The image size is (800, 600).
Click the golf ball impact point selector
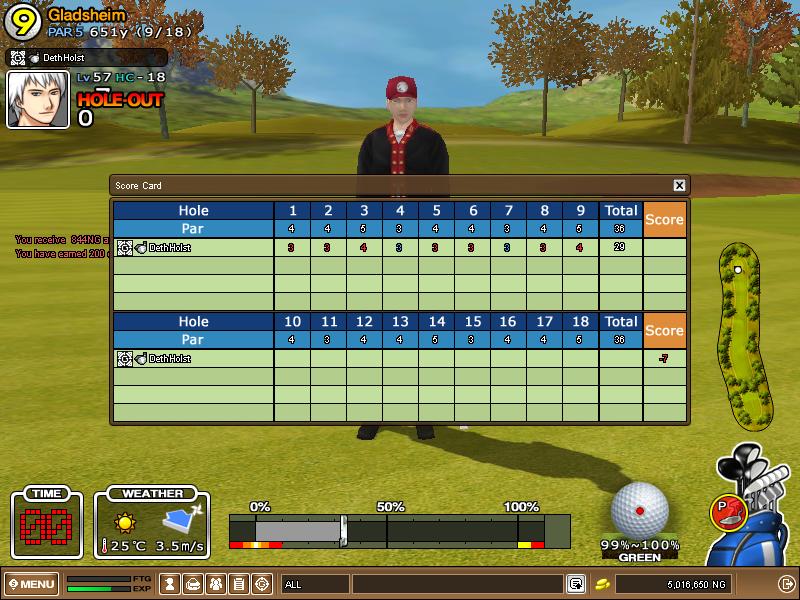pos(639,510)
